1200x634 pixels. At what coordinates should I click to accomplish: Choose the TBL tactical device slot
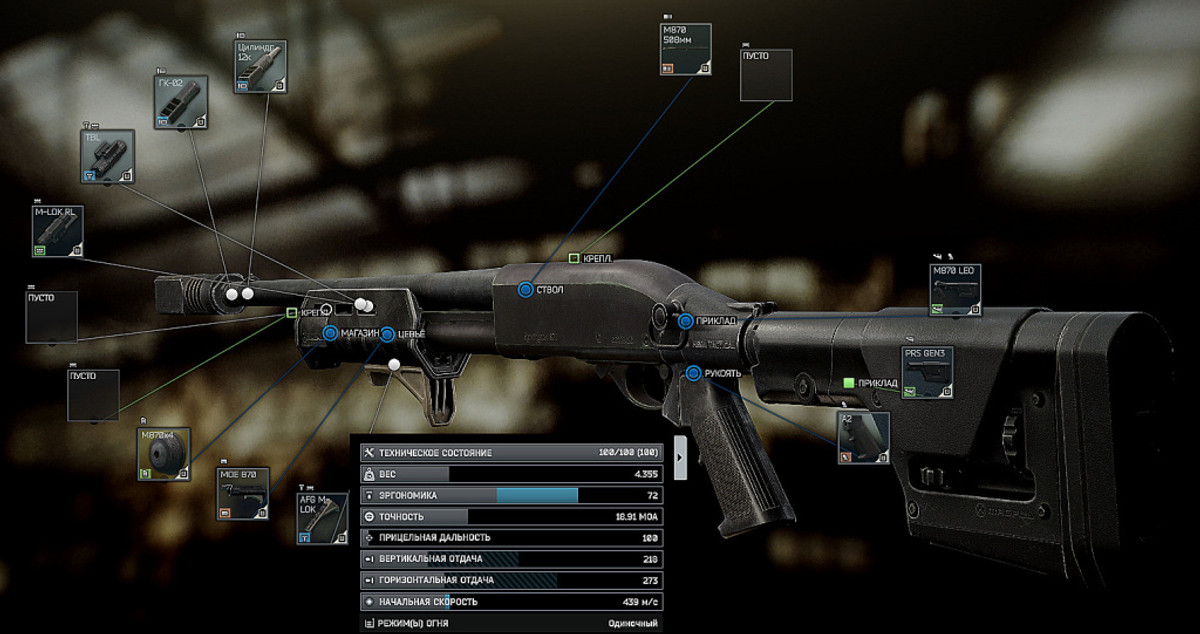107,156
